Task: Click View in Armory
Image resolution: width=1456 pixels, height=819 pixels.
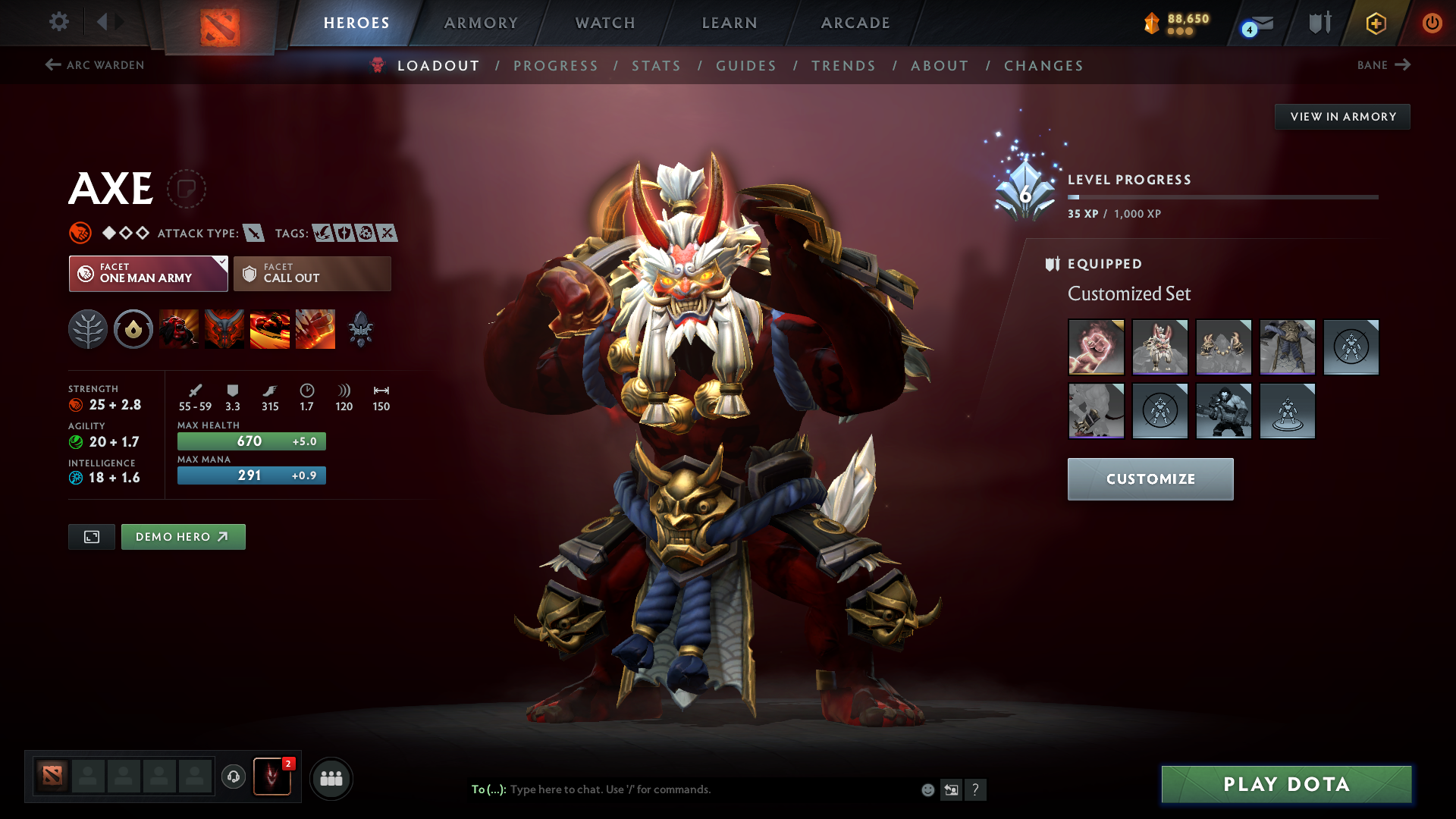Action: 1342,116
